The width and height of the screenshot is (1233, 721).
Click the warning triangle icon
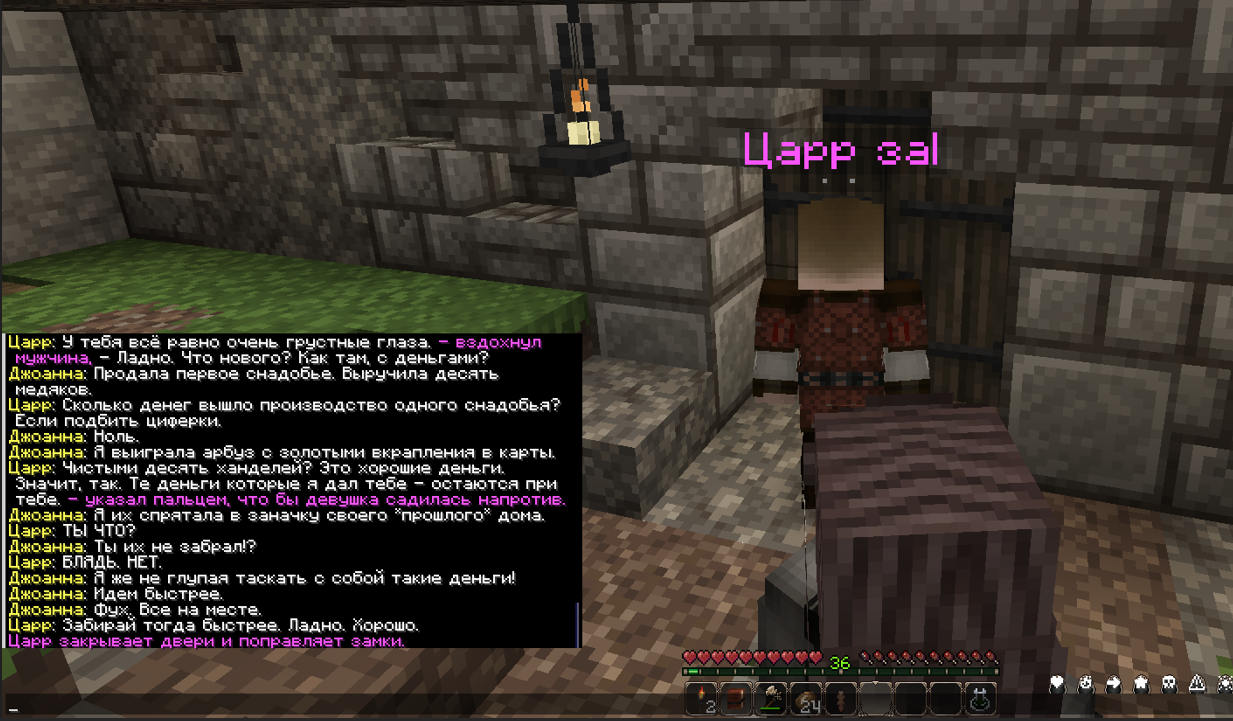pos(1197,684)
